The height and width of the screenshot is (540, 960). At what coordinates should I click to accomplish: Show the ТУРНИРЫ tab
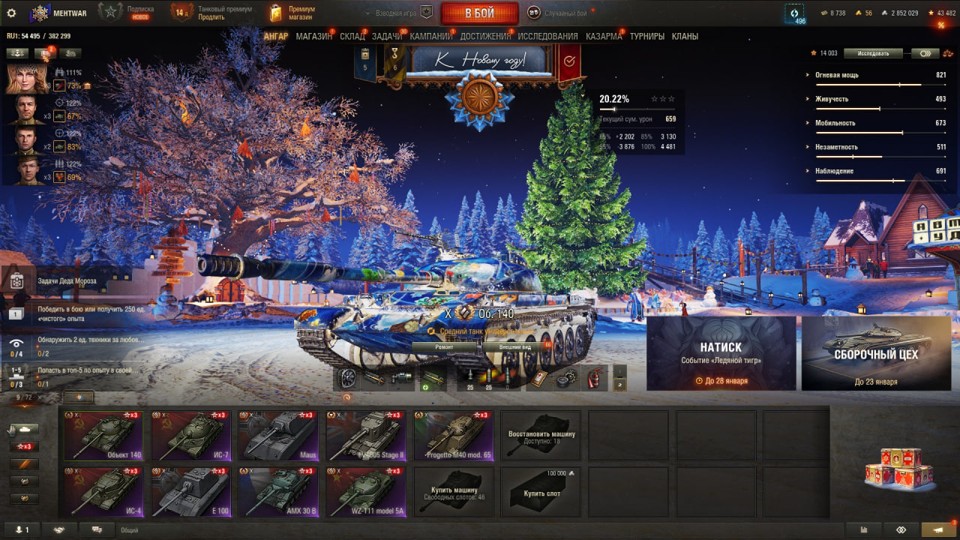(647, 37)
